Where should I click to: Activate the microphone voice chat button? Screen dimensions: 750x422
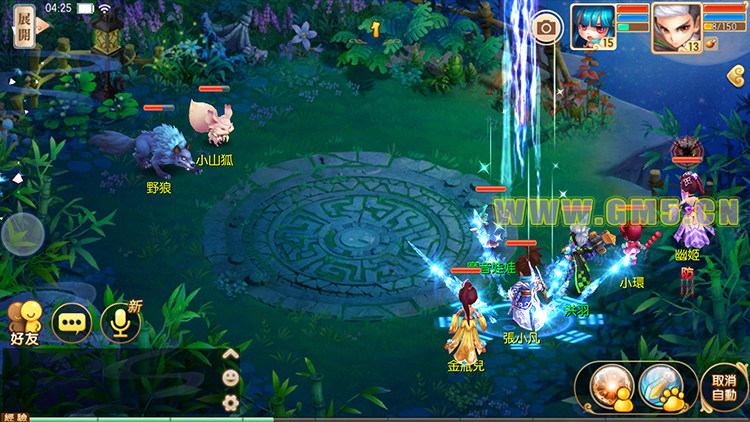pyautogui.click(x=122, y=322)
